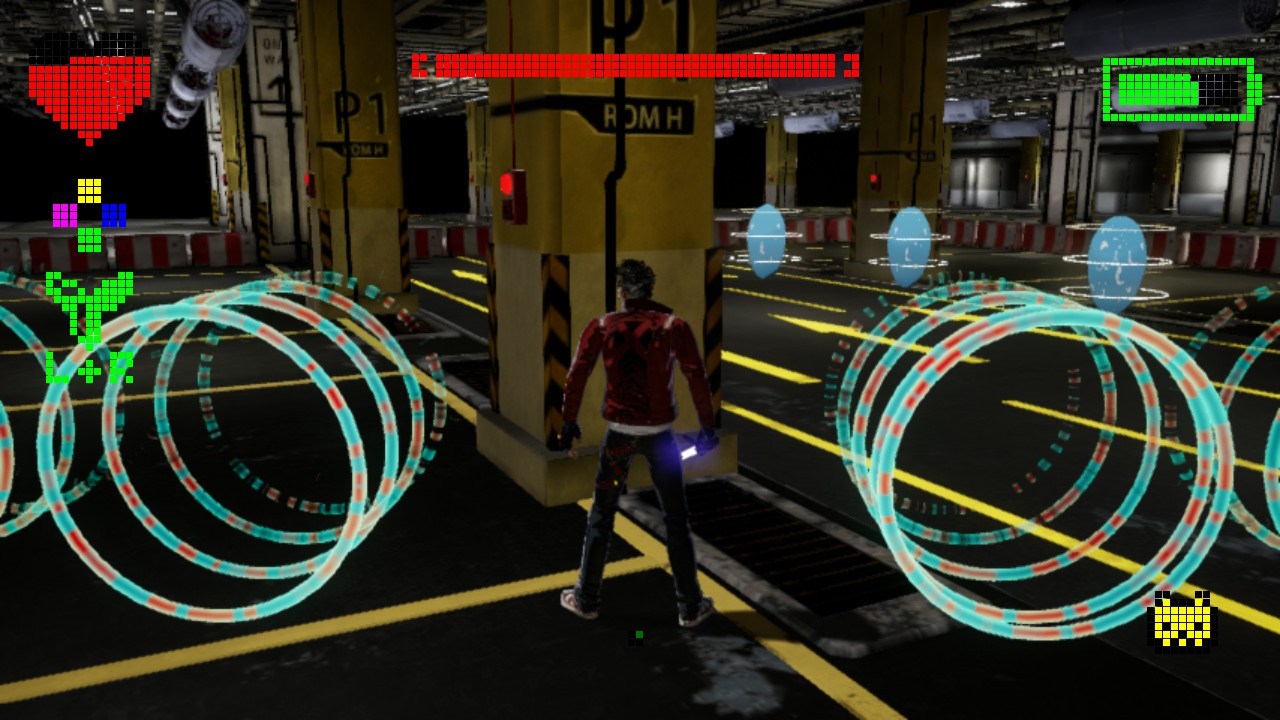Toggle the red warning light on the left pillar

[308, 181]
